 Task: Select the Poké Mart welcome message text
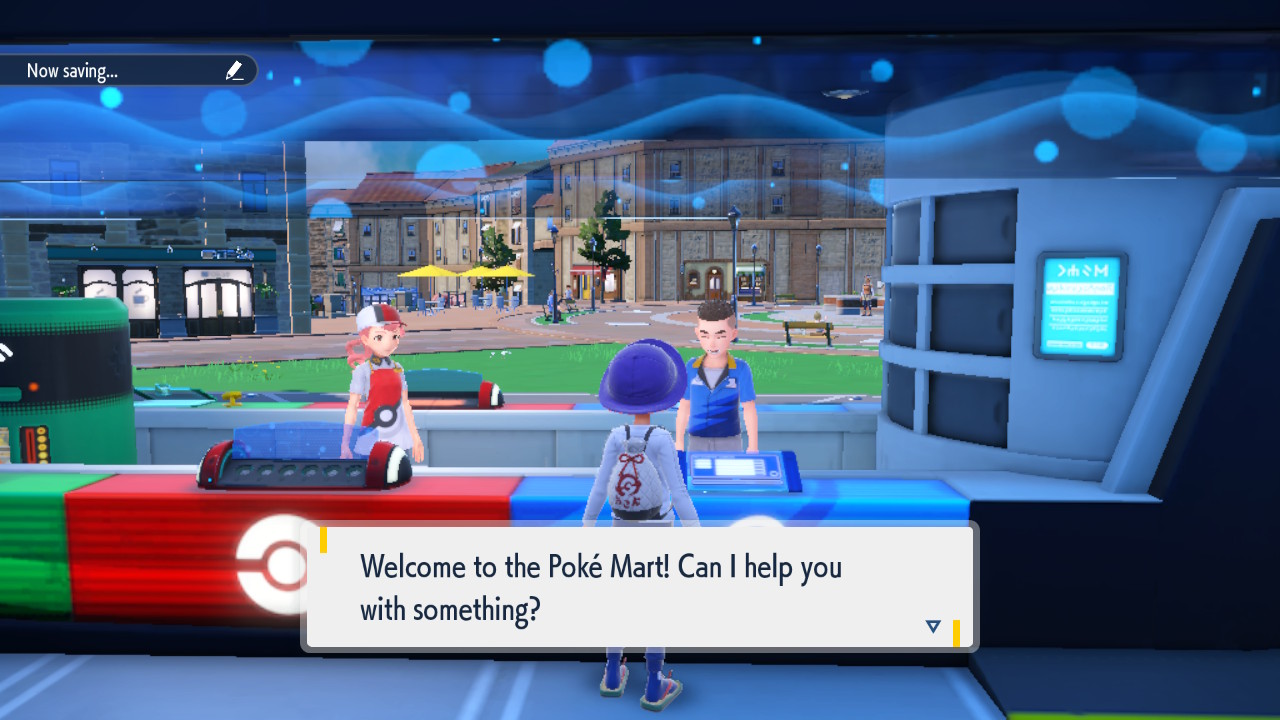tap(600, 587)
